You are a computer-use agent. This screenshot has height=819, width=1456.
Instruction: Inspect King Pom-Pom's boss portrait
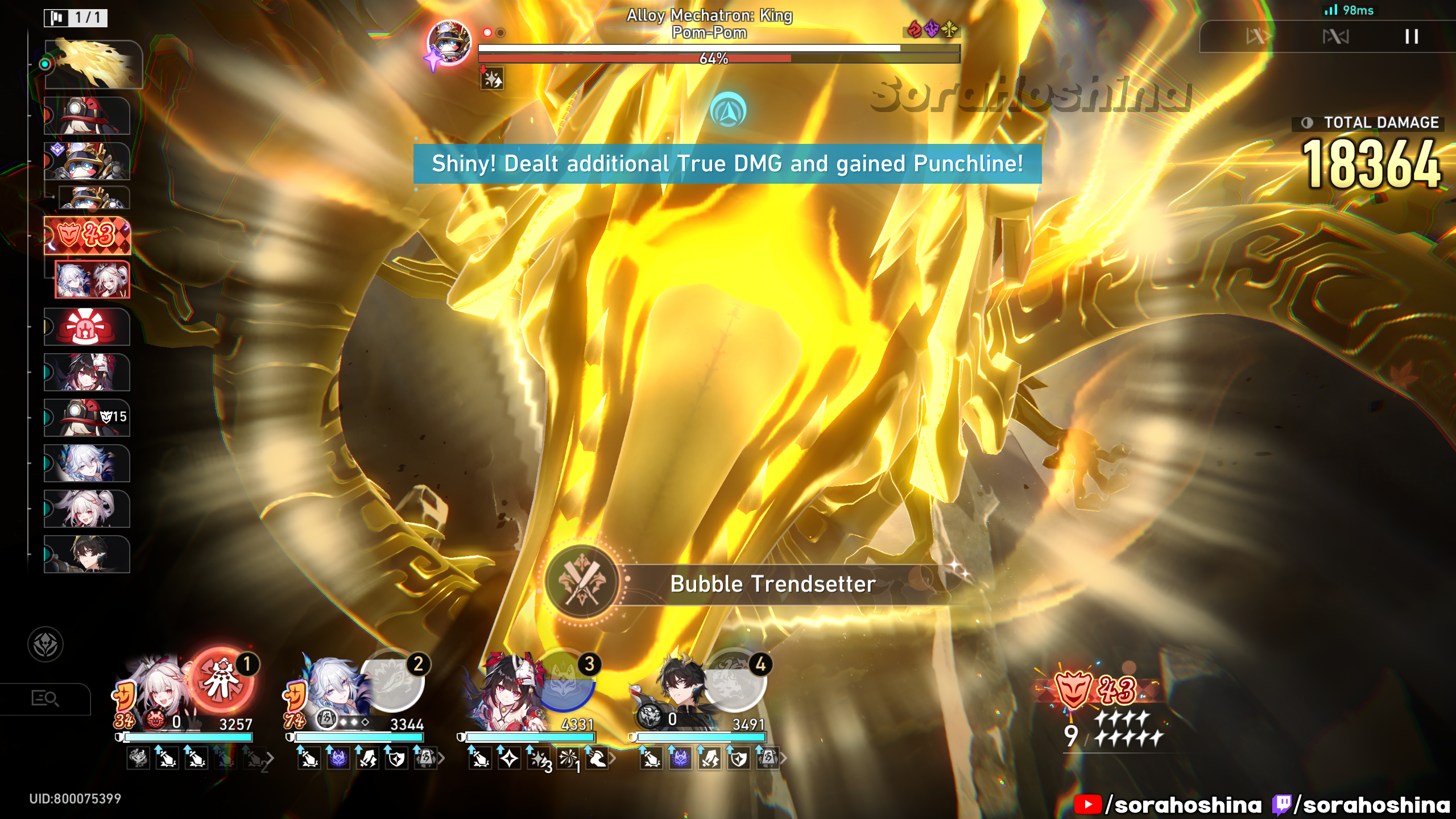[x=449, y=42]
